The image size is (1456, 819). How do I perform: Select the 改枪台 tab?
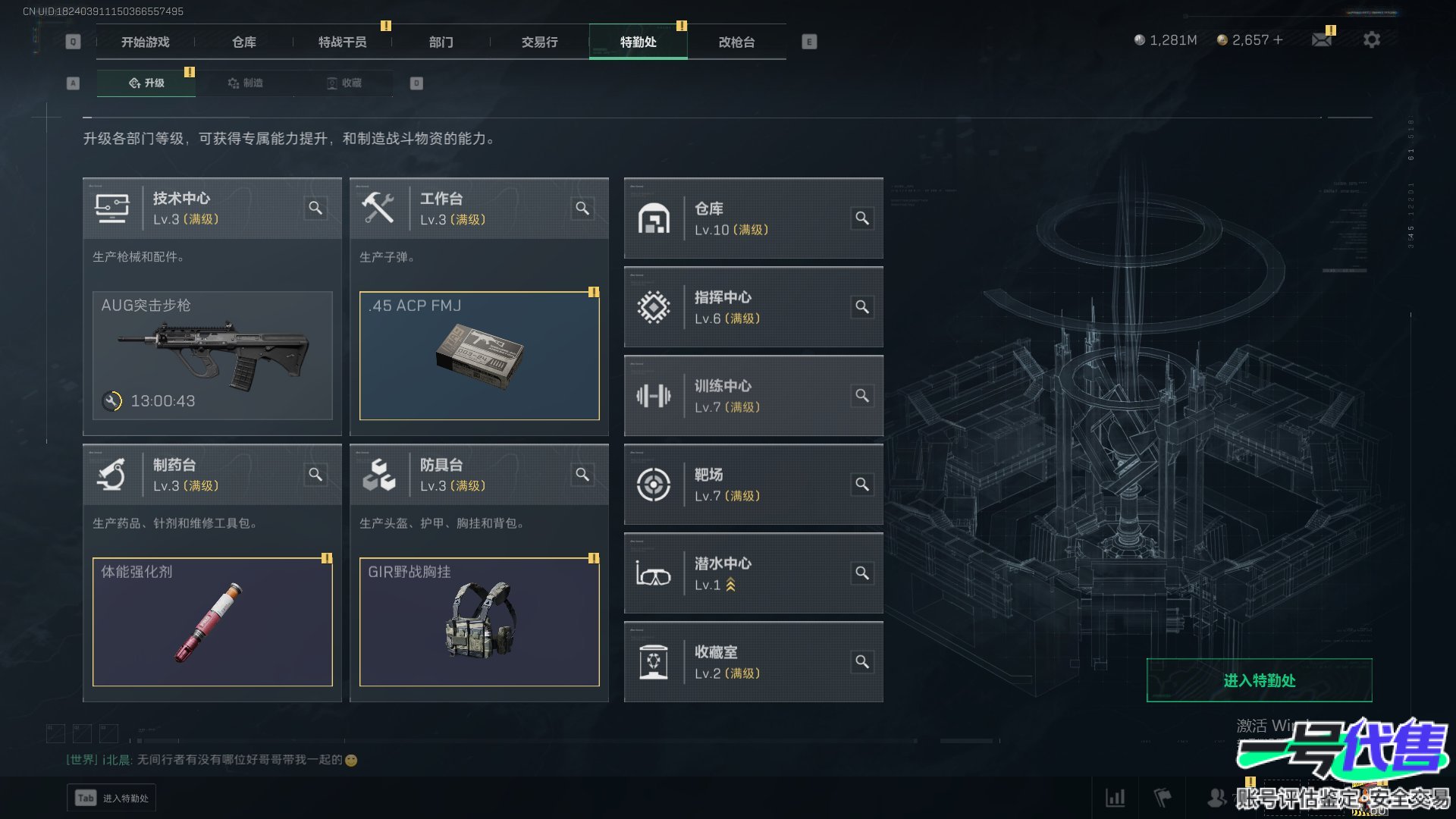(736, 42)
